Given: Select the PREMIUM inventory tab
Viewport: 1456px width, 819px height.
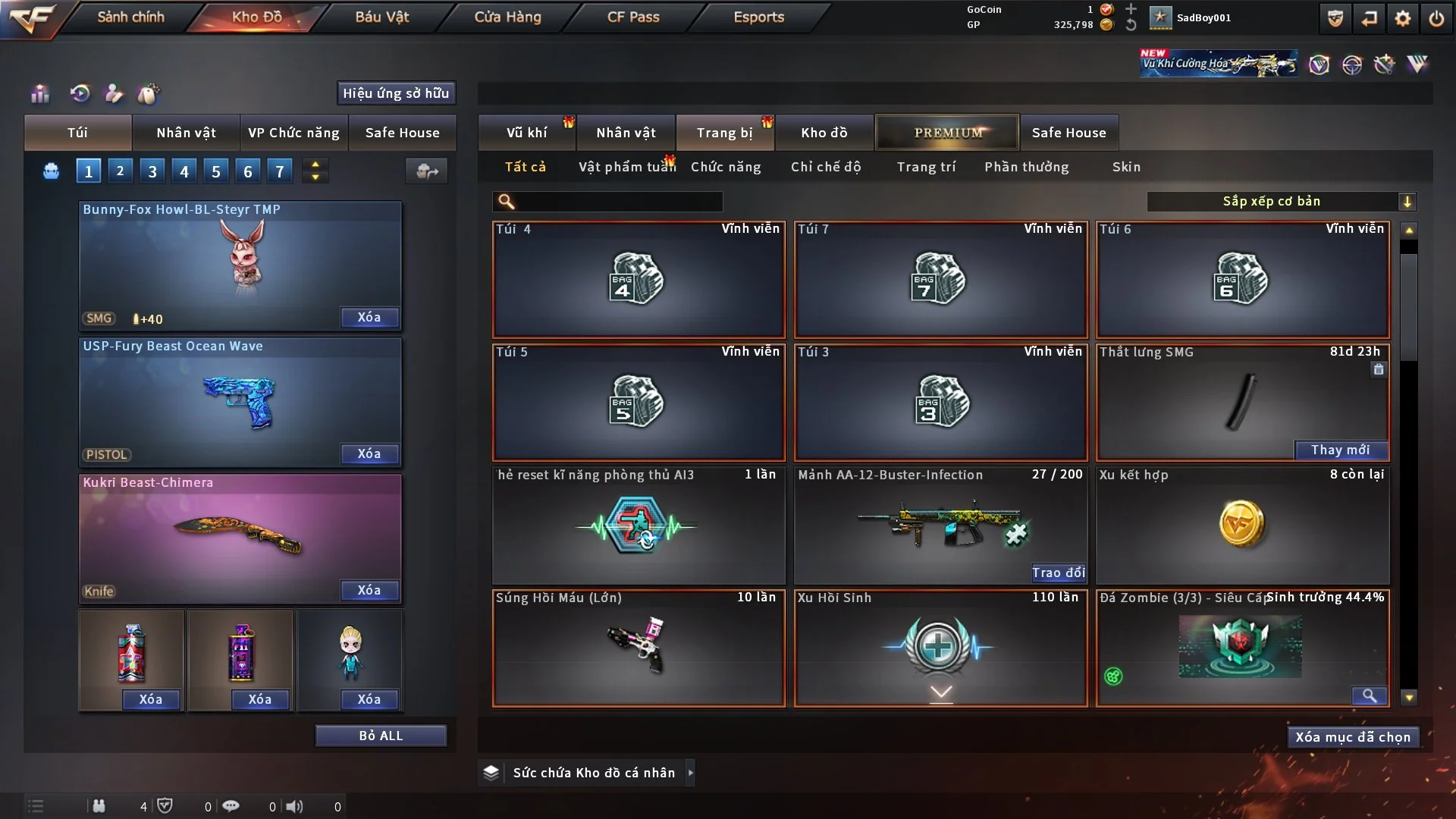Looking at the screenshot, I should [947, 133].
